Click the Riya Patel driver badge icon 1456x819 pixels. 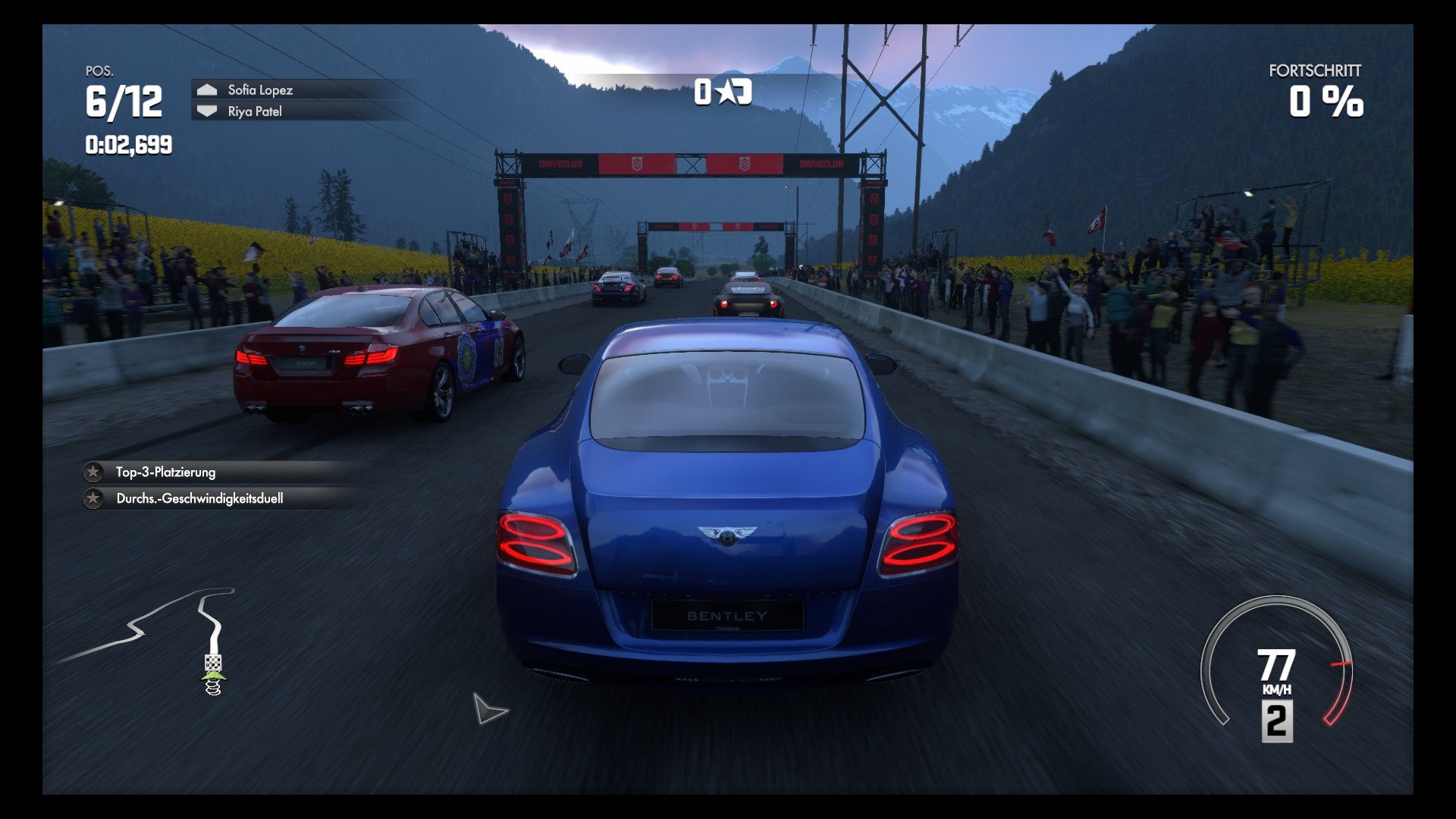tap(206, 111)
